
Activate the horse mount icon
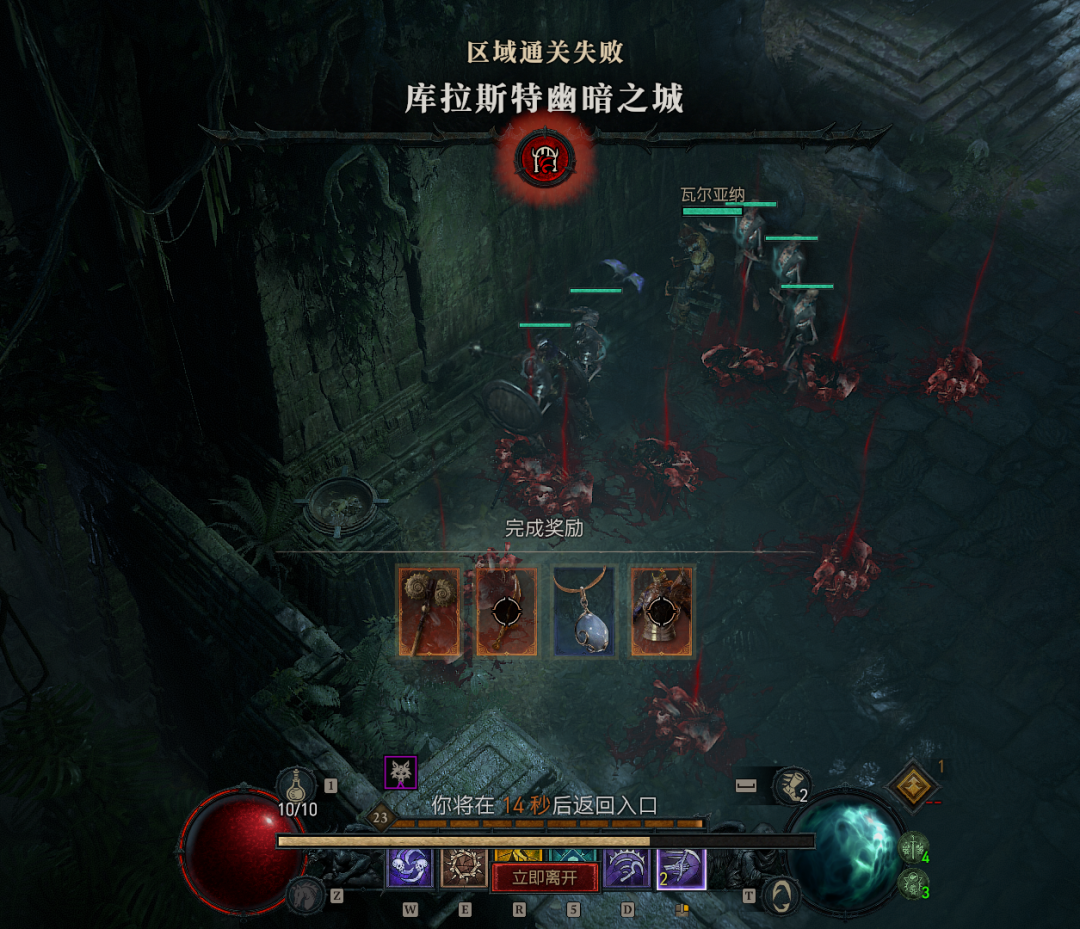click(x=306, y=895)
